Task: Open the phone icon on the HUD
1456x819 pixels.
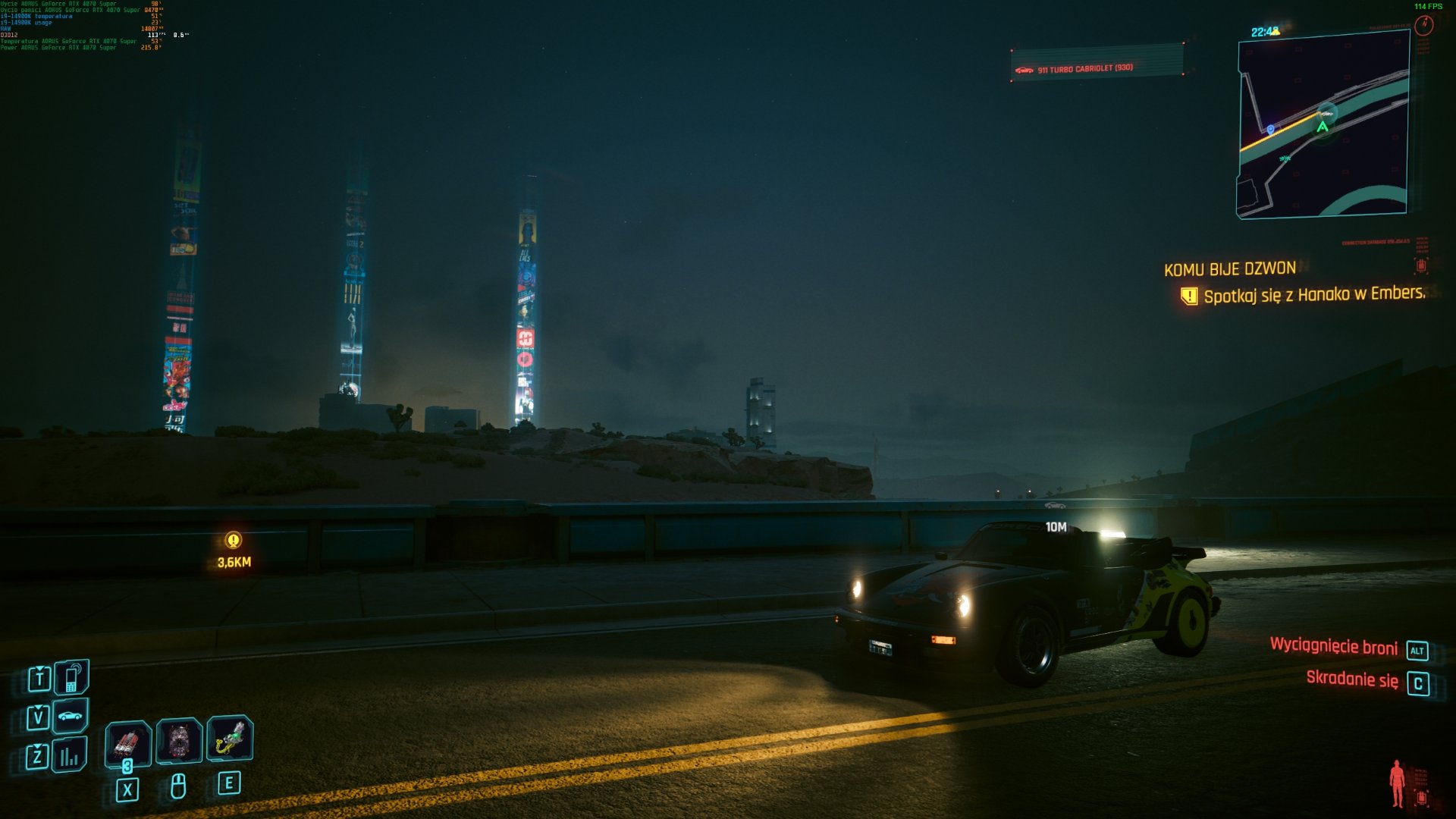Action: [71, 677]
